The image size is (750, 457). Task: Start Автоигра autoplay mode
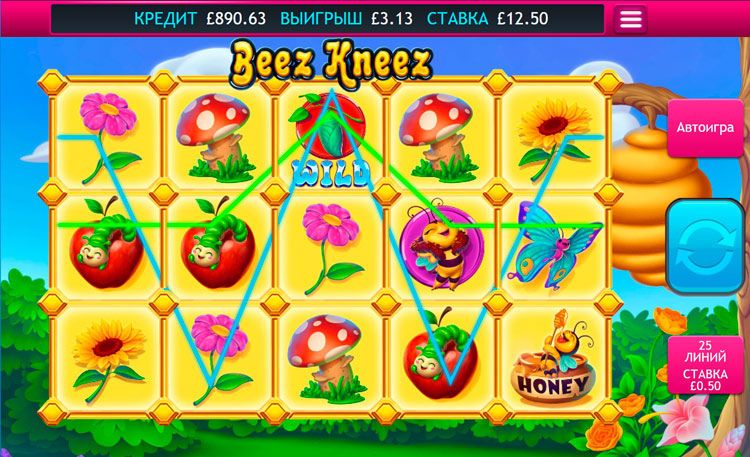point(703,128)
